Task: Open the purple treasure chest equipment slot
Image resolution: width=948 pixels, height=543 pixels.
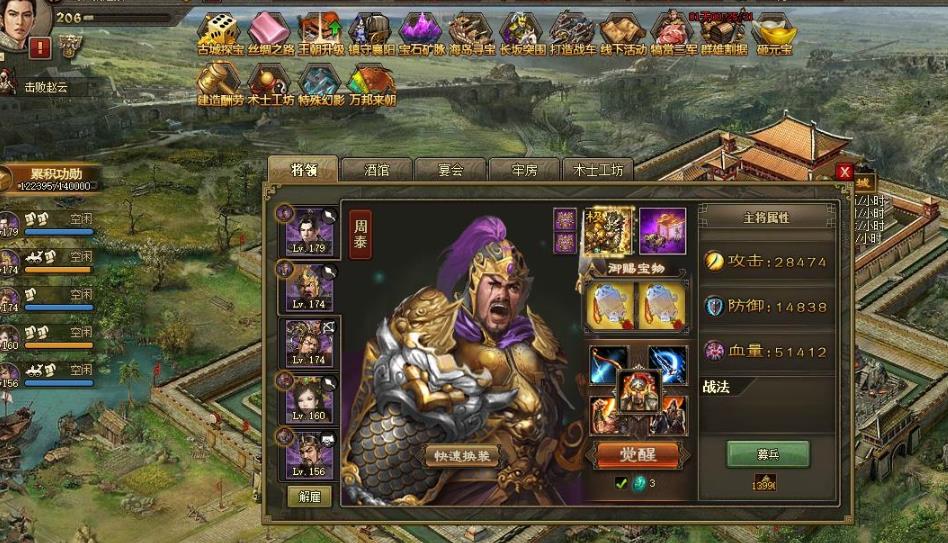Action: tap(662, 231)
